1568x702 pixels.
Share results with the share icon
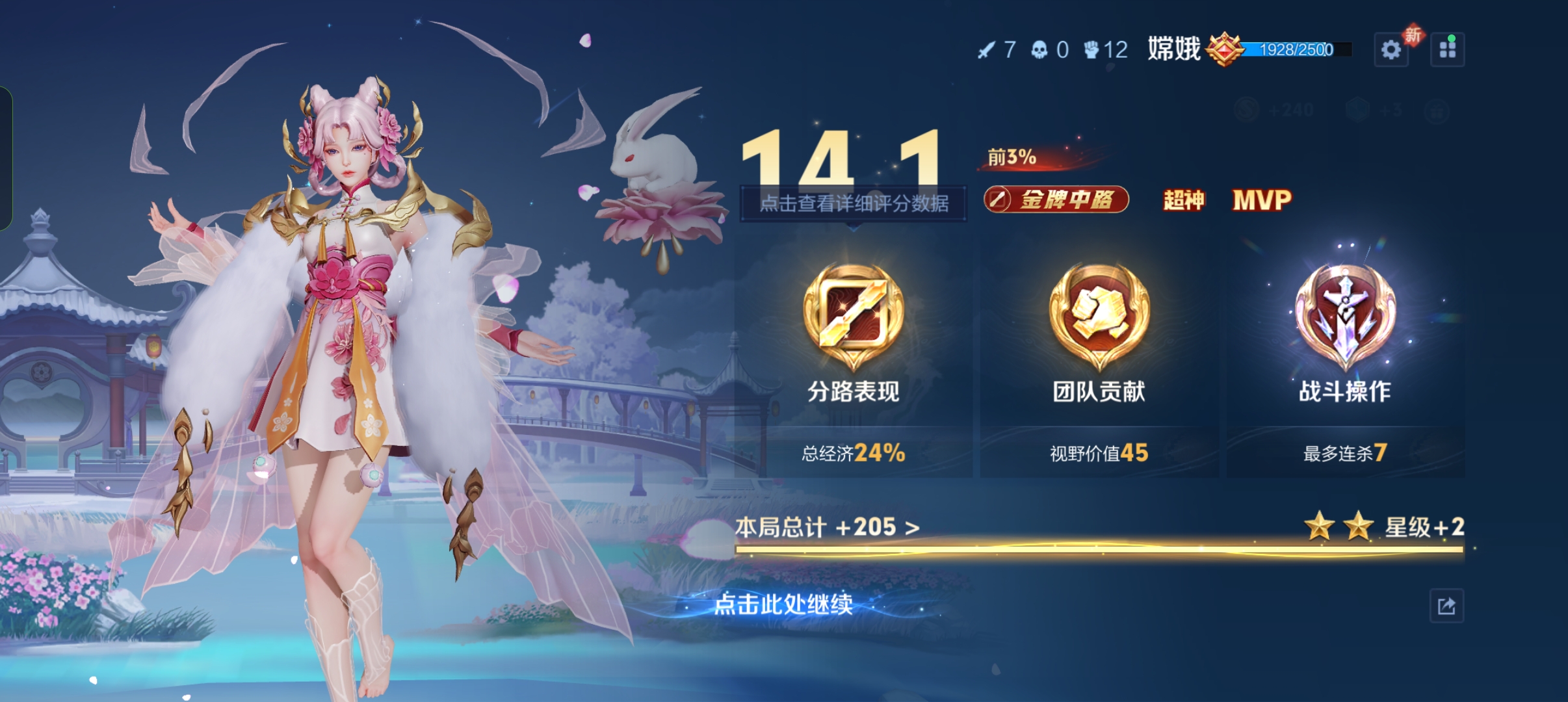tap(1446, 606)
